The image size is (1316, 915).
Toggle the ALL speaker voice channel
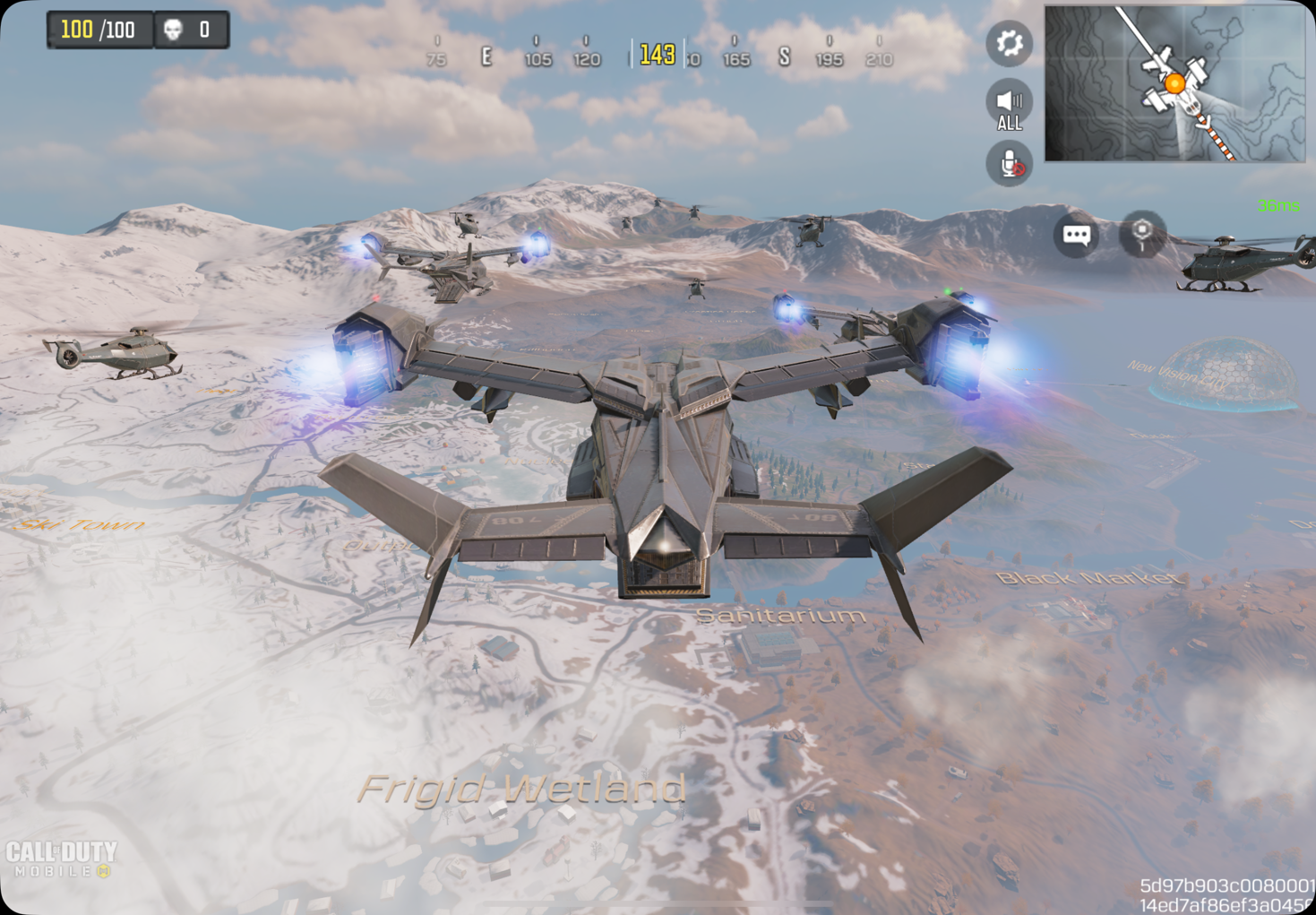click(1009, 105)
